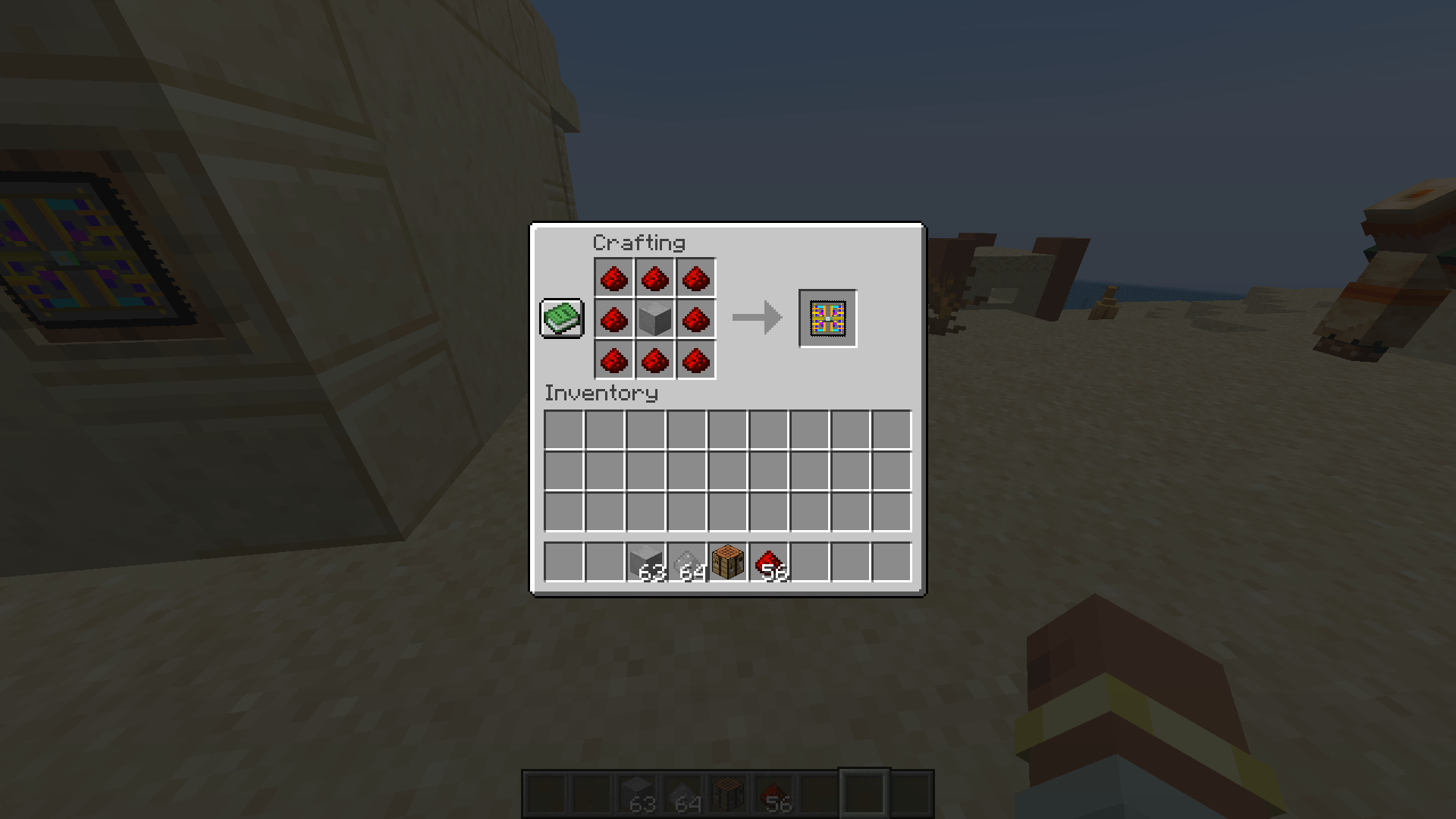Click redstone dust in bottom-right crafting slot

[x=695, y=359]
